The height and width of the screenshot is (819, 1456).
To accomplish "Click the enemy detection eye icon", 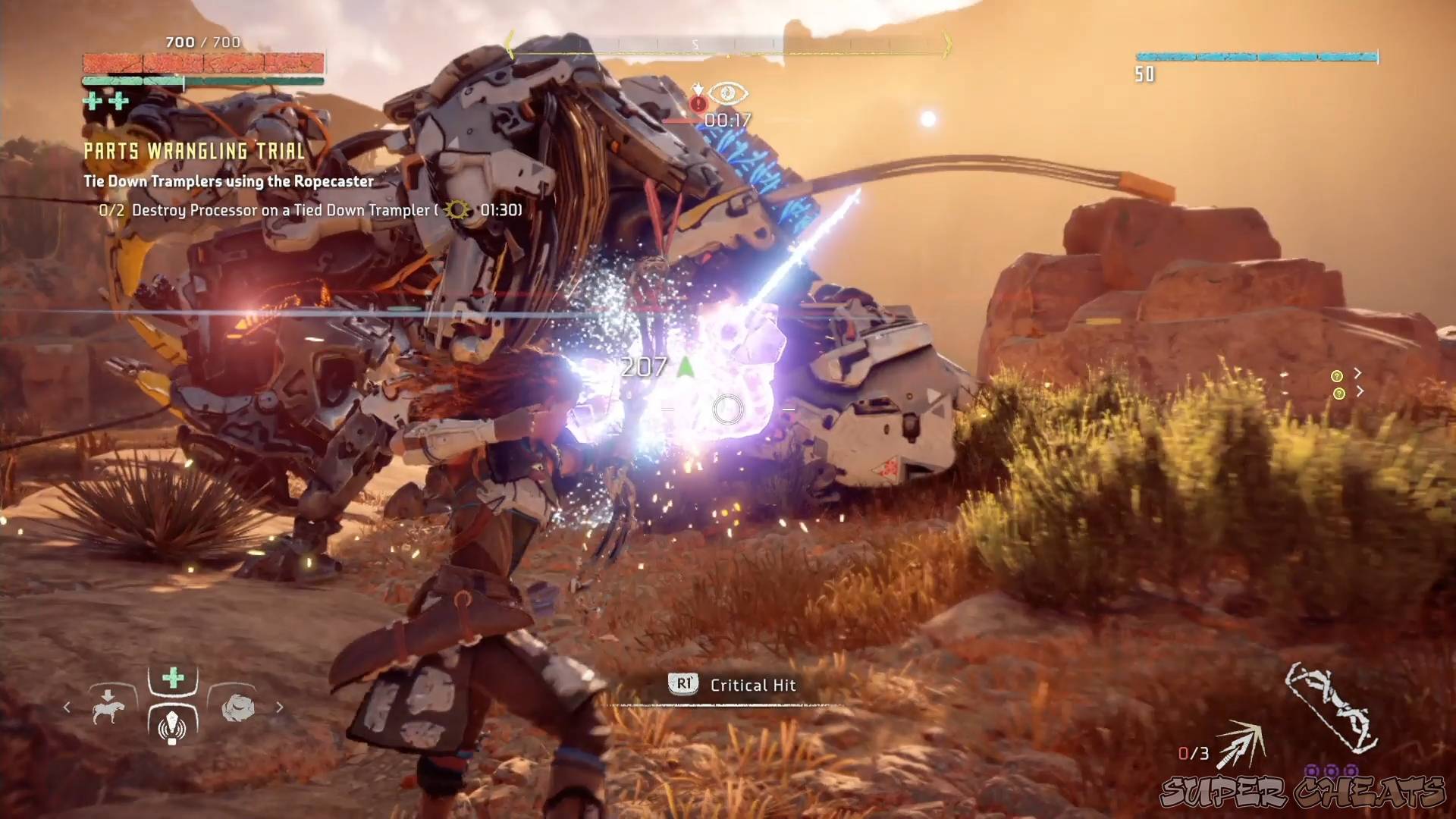I will [726, 94].
